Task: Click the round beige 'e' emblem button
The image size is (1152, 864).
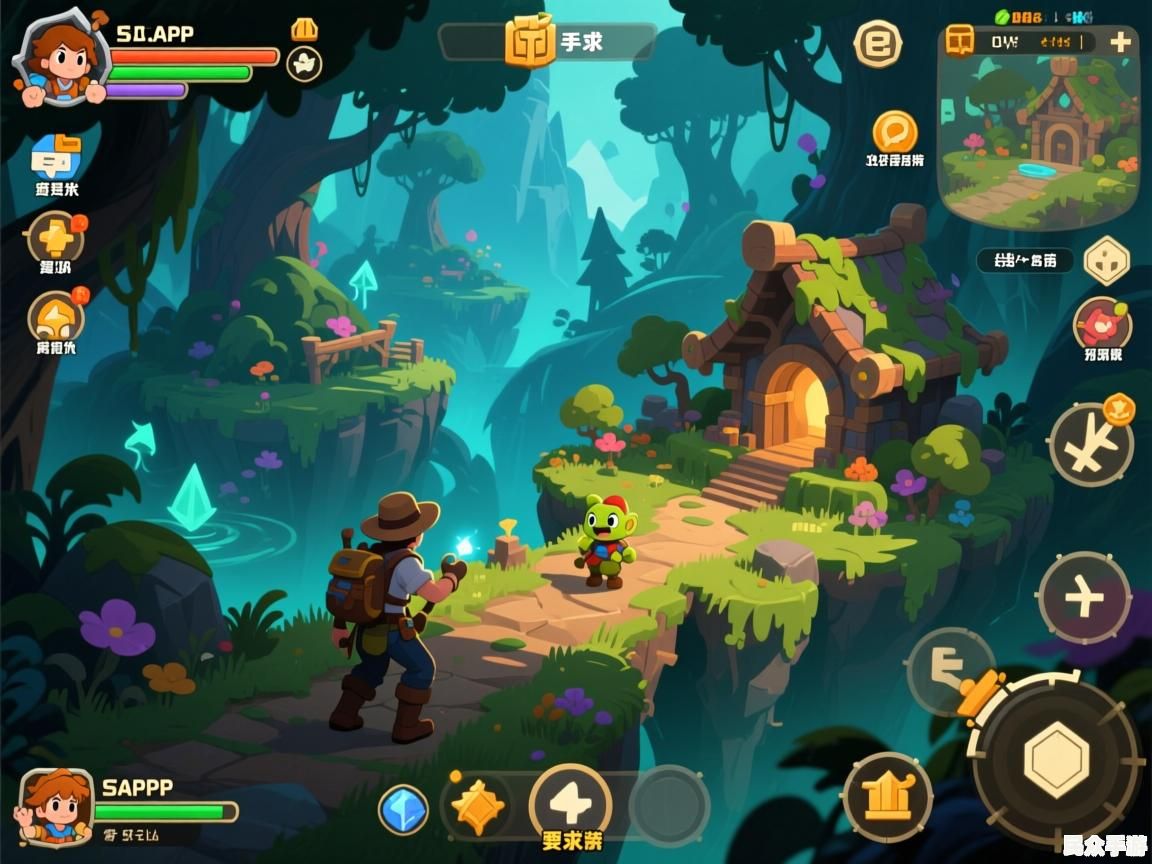Action: [x=878, y=44]
